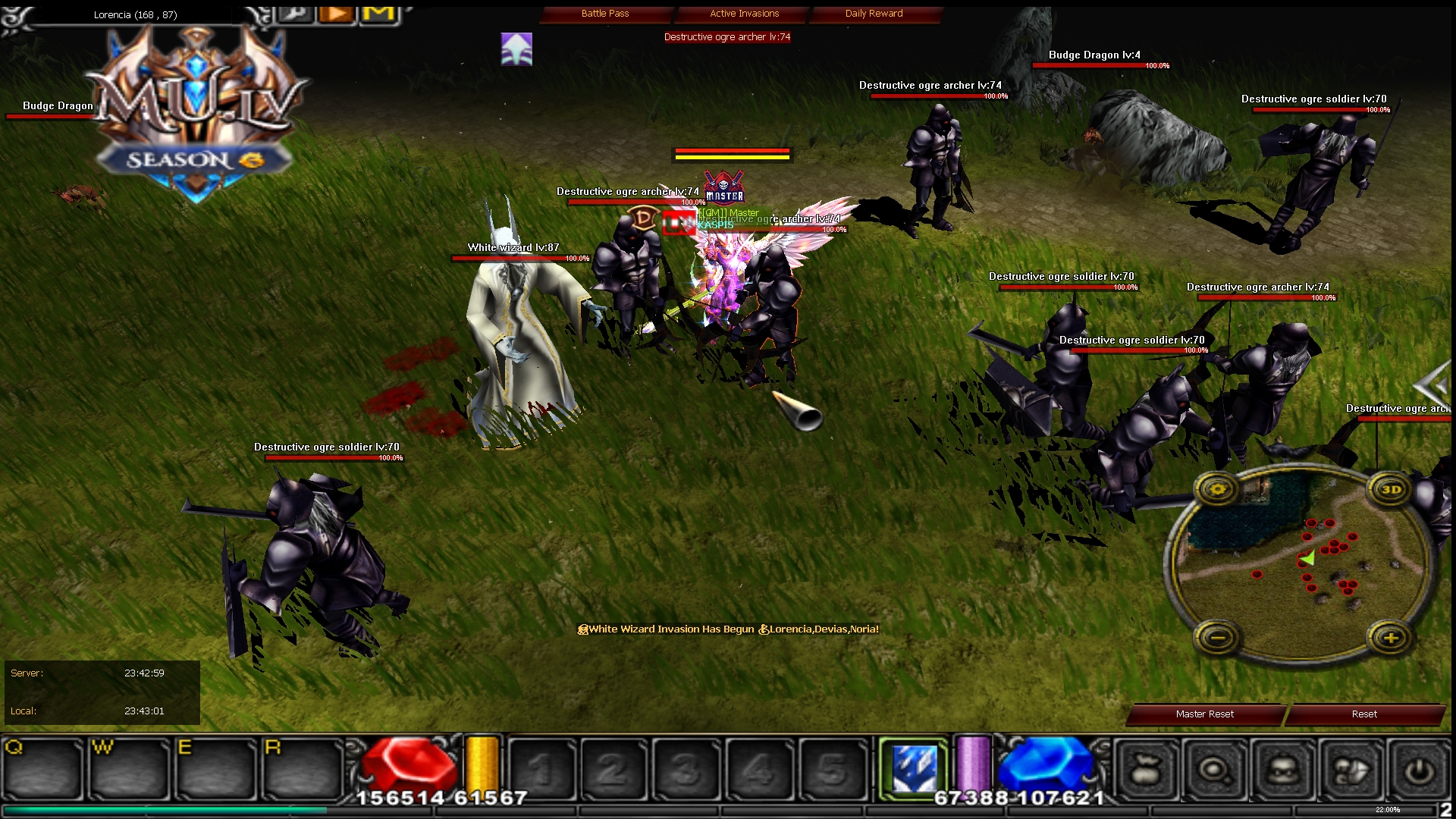
Task: Click the green-highlighted potion slot toggle
Action: [x=915, y=764]
